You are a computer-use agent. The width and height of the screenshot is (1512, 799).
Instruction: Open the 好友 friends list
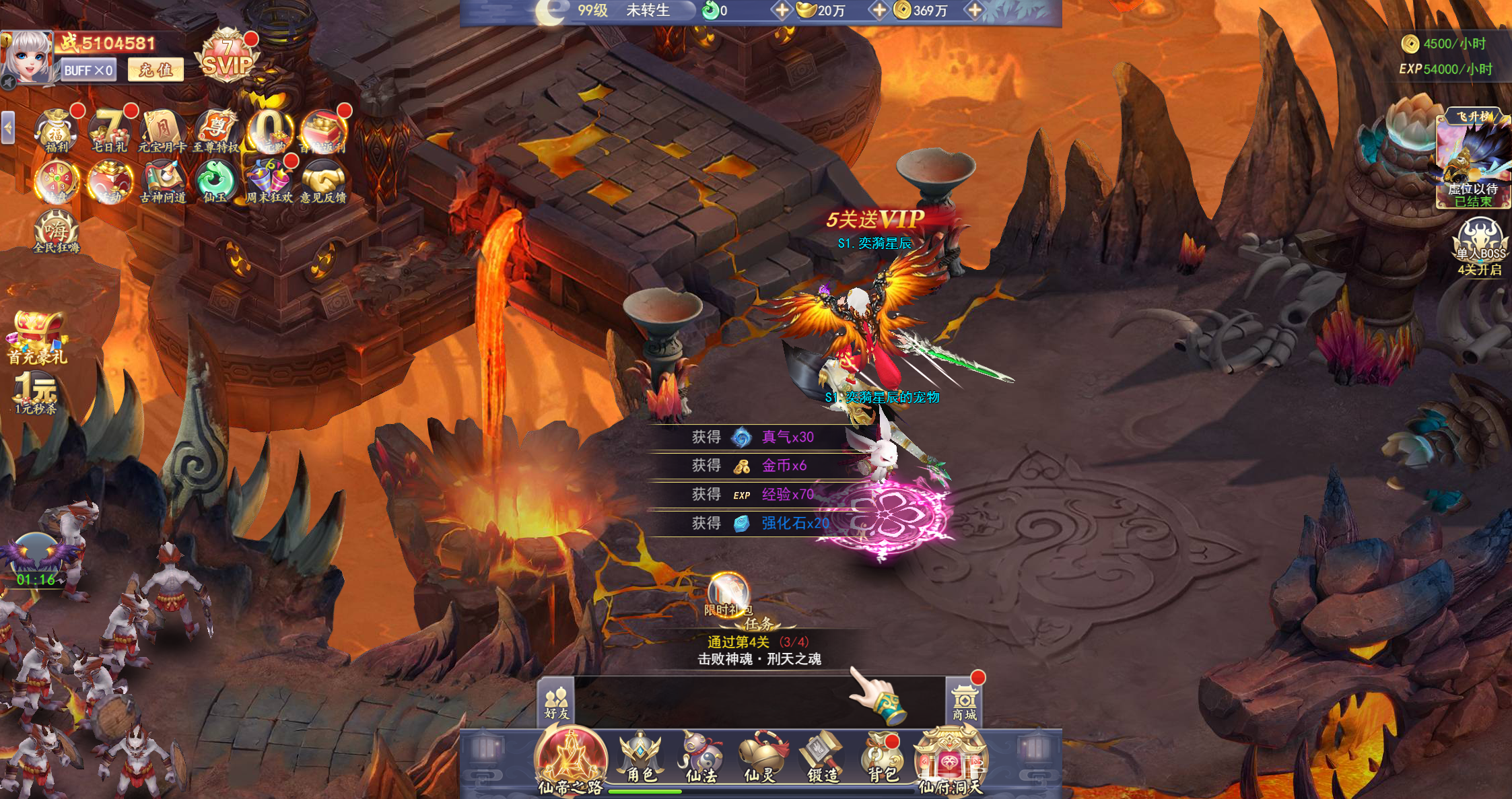pos(557,702)
